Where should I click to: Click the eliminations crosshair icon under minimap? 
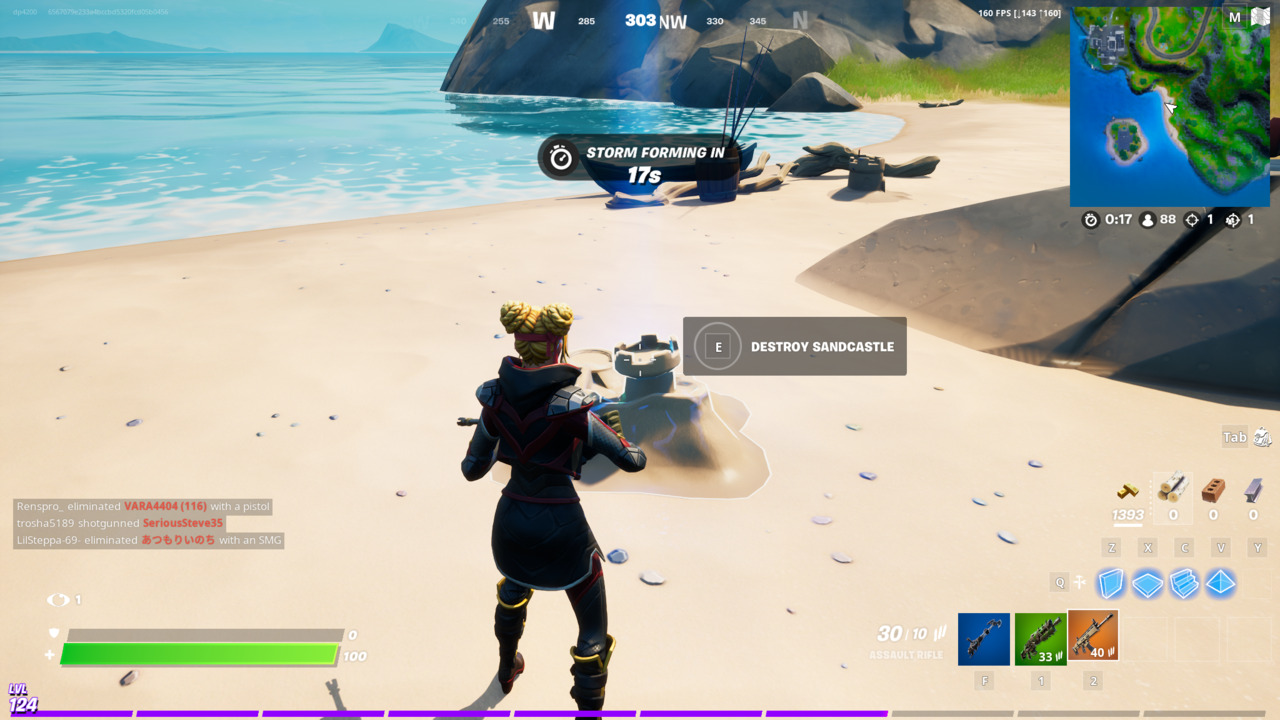coord(1192,220)
